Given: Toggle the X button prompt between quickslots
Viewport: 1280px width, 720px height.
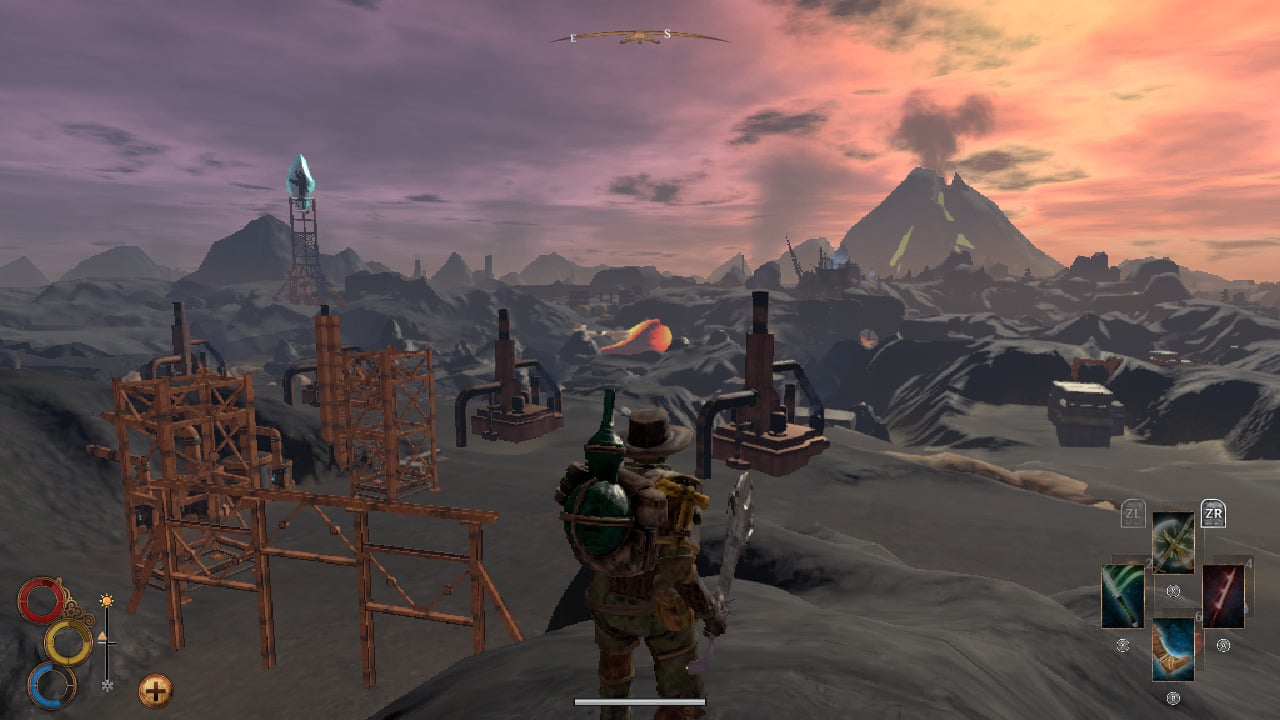Looking at the screenshot, I should click(1173, 590).
